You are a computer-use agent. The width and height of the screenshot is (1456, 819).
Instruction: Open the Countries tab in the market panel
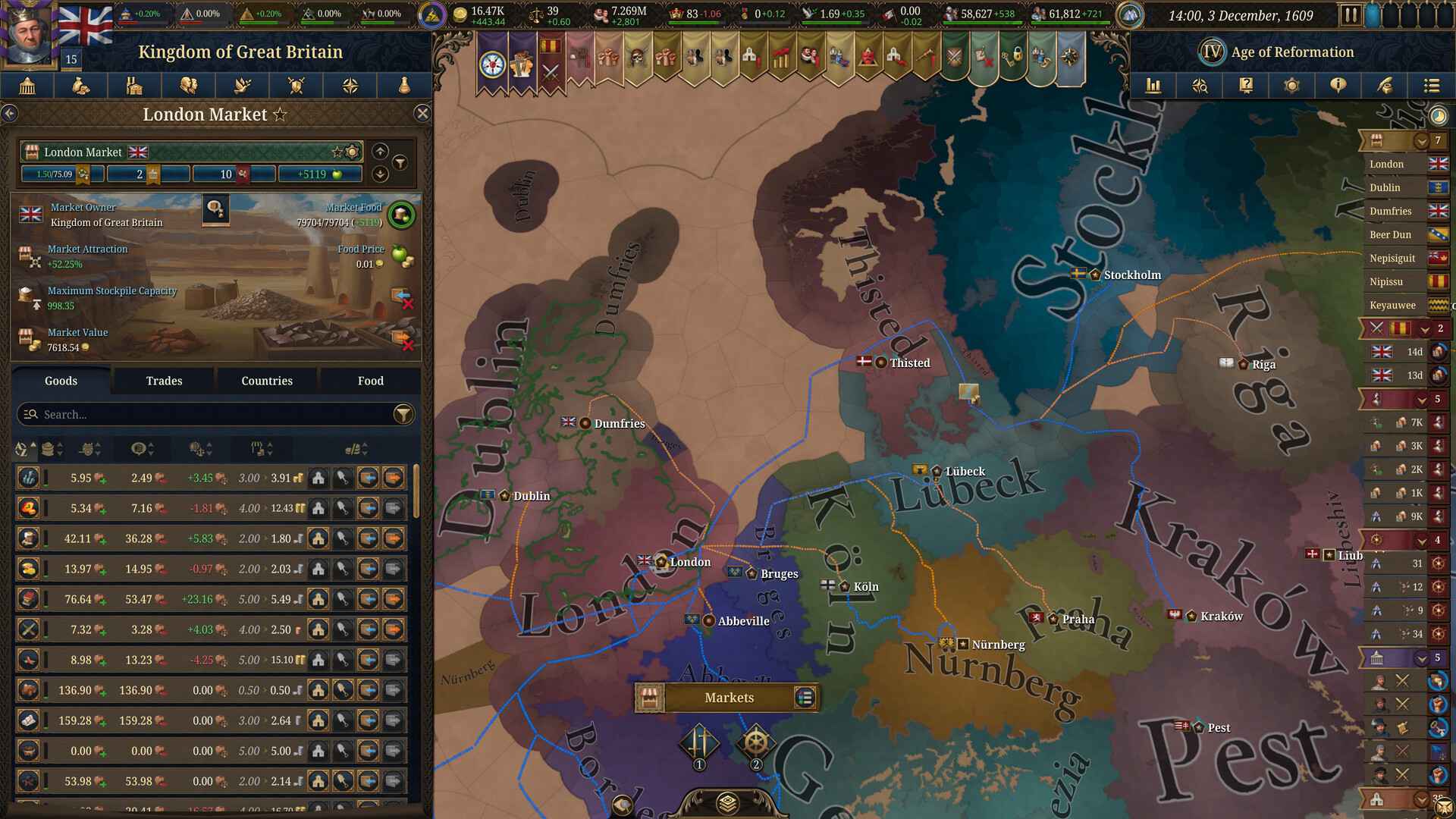(x=266, y=381)
